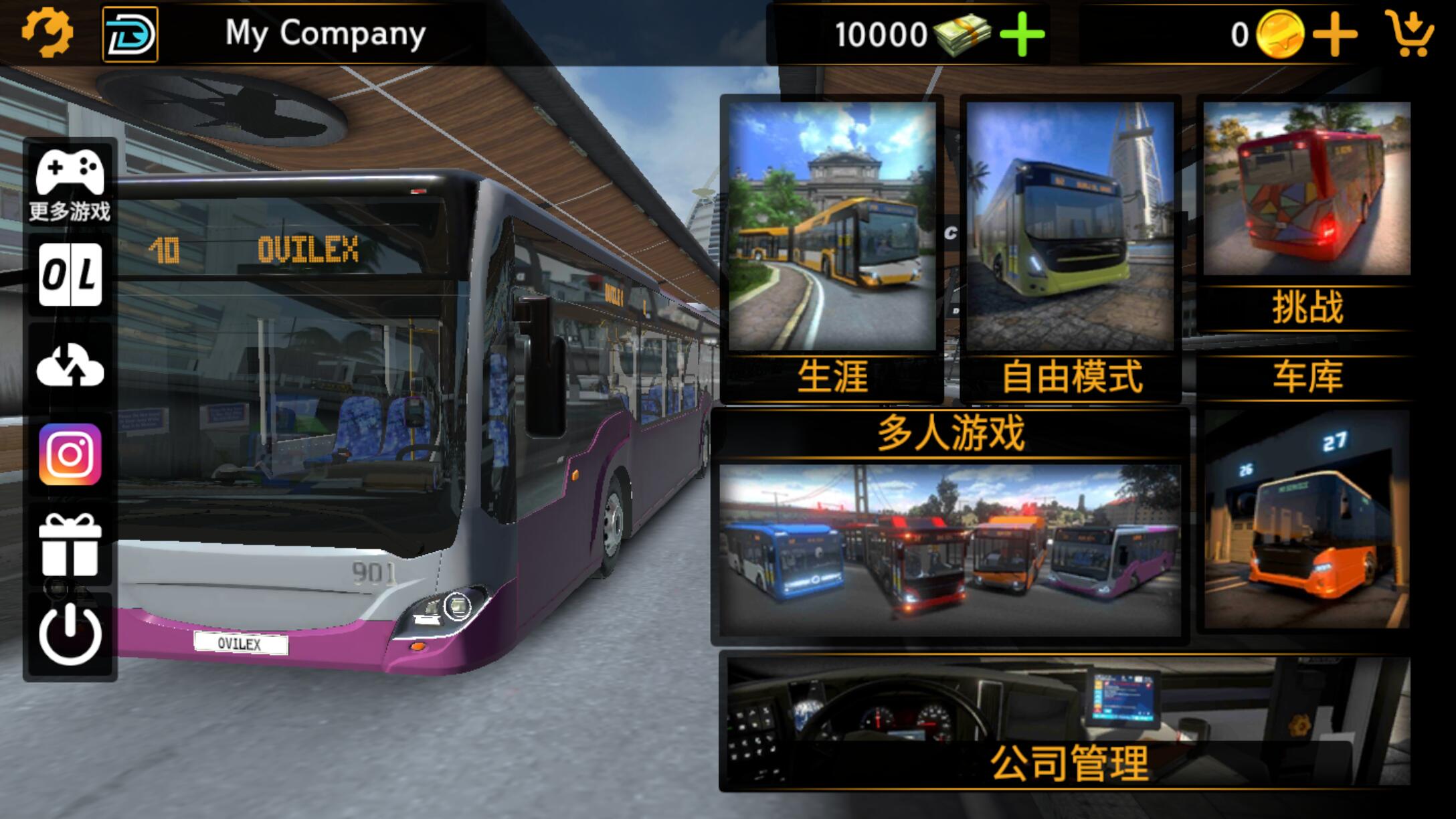This screenshot has width=1456, height=819.
Task: Open the settings gear icon
Action: click(45, 32)
